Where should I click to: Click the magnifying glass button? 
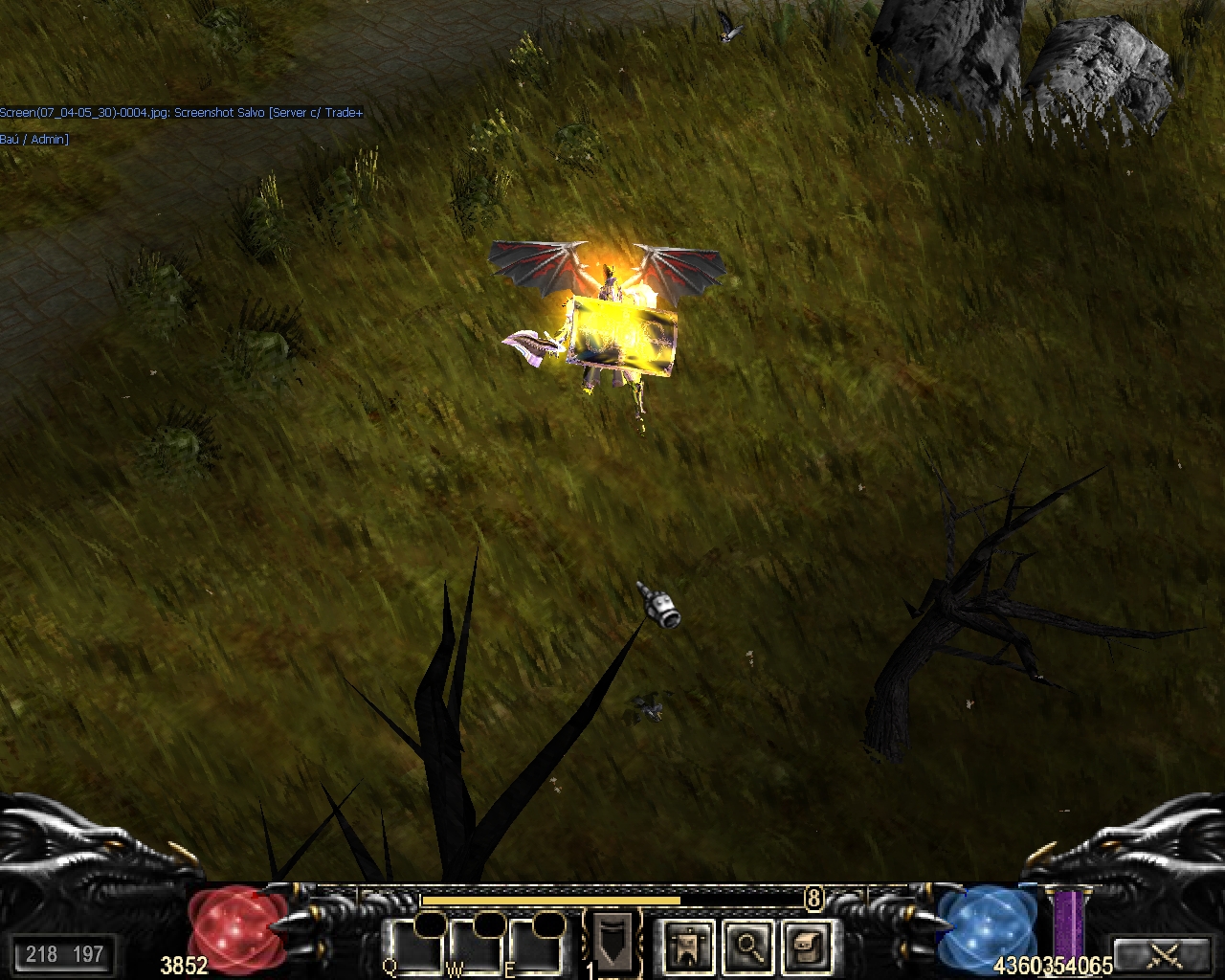[748, 946]
